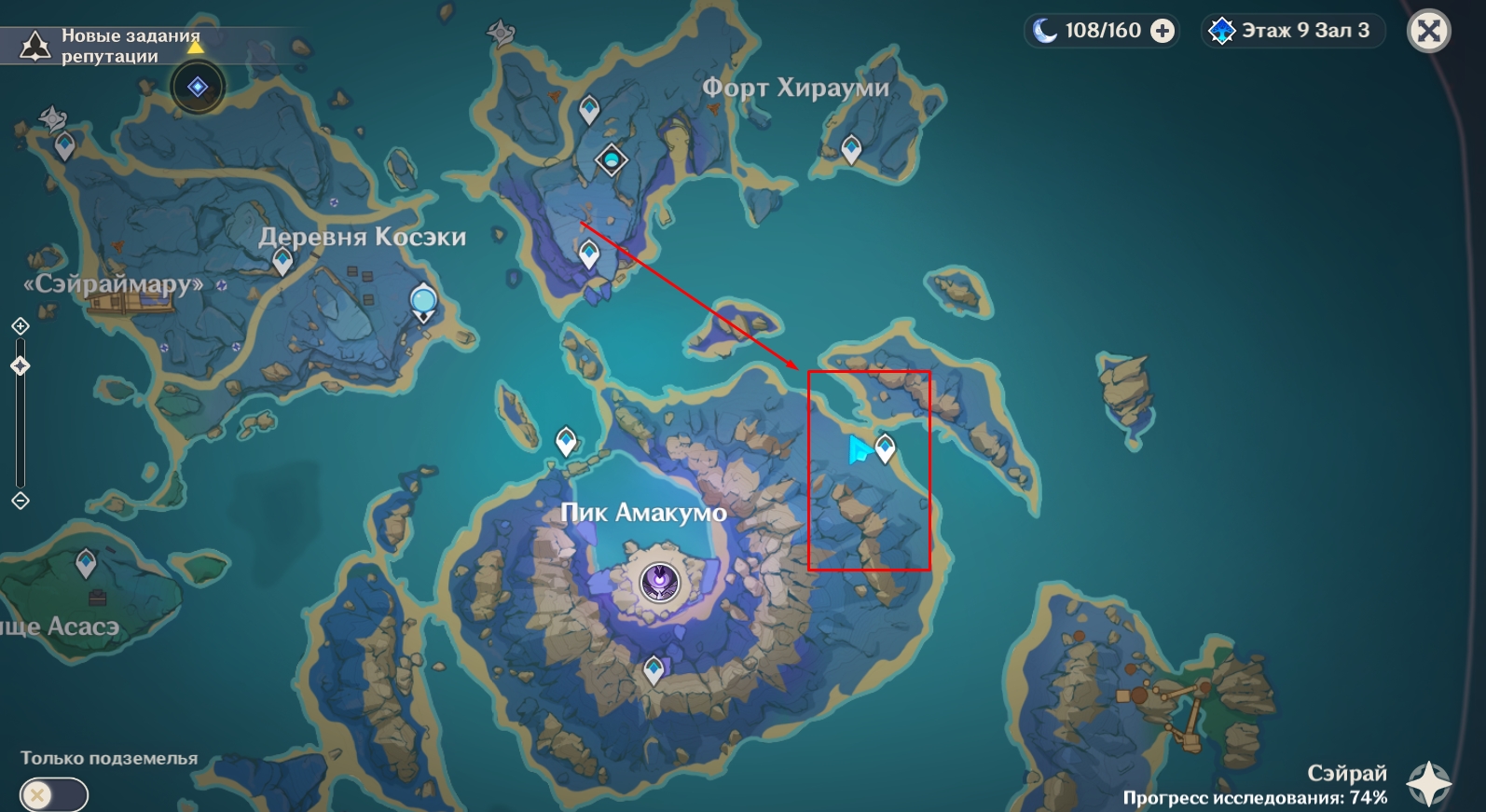Click the map zoom slider handle
This screenshot has width=1486, height=812.
(x=21, y=366)
